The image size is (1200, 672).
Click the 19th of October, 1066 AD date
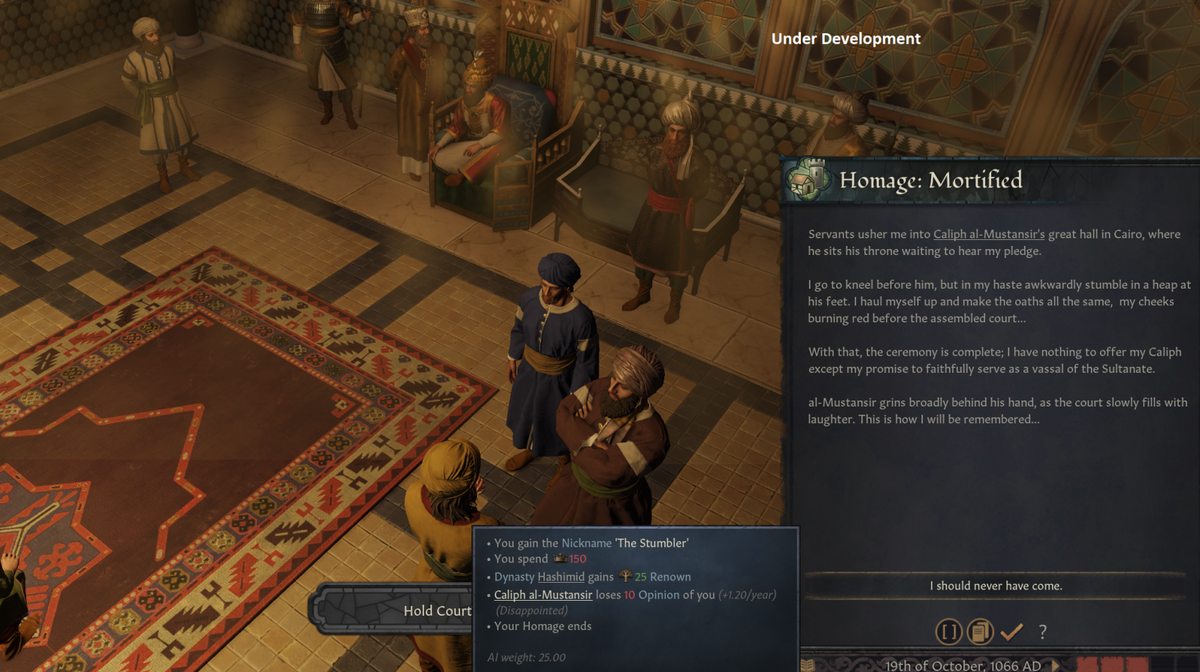point(964,664)
